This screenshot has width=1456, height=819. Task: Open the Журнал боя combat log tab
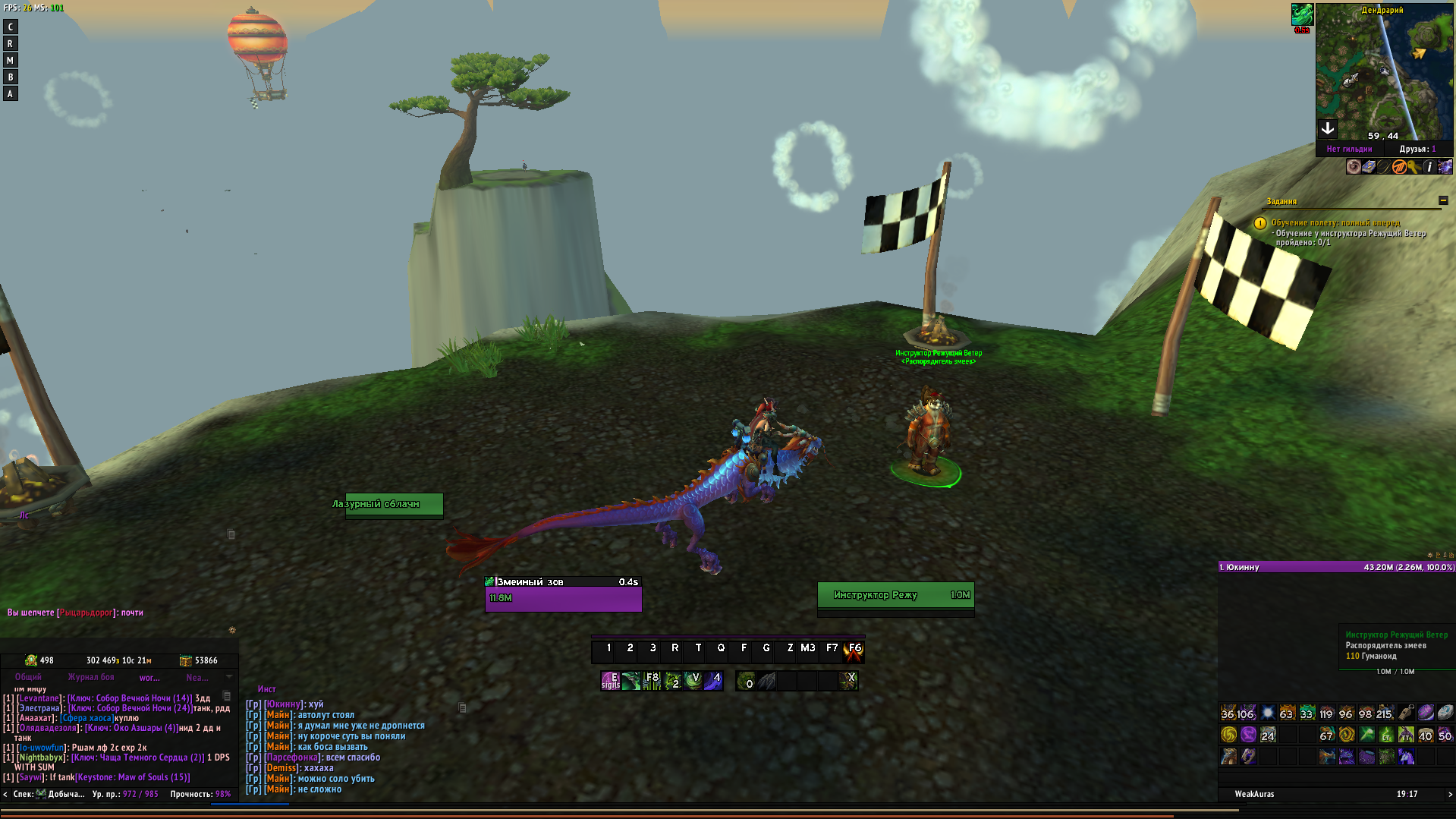pyautogui.click(x=91, y=677)
